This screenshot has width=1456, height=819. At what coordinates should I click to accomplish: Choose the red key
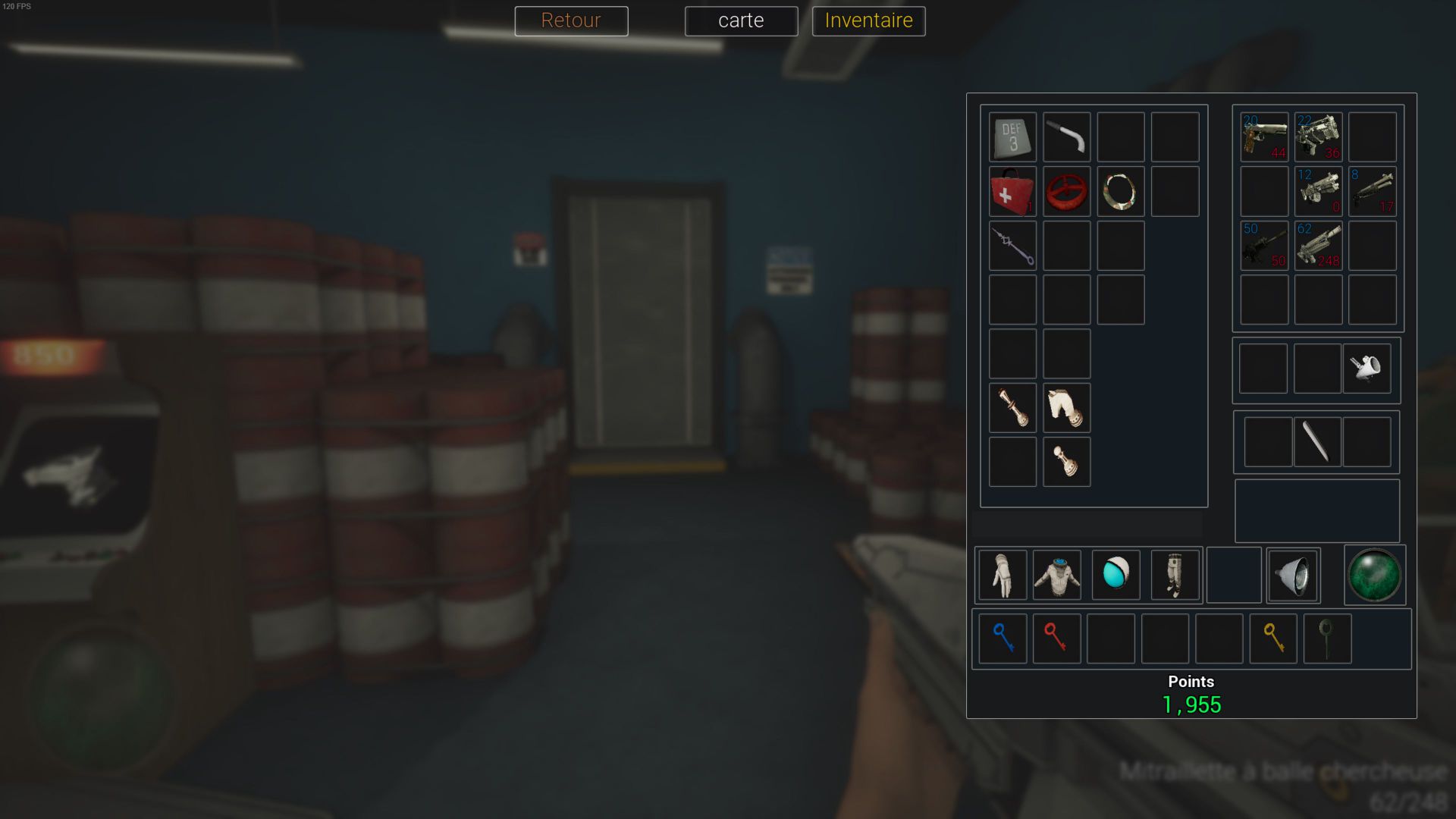pos(1056,639)
